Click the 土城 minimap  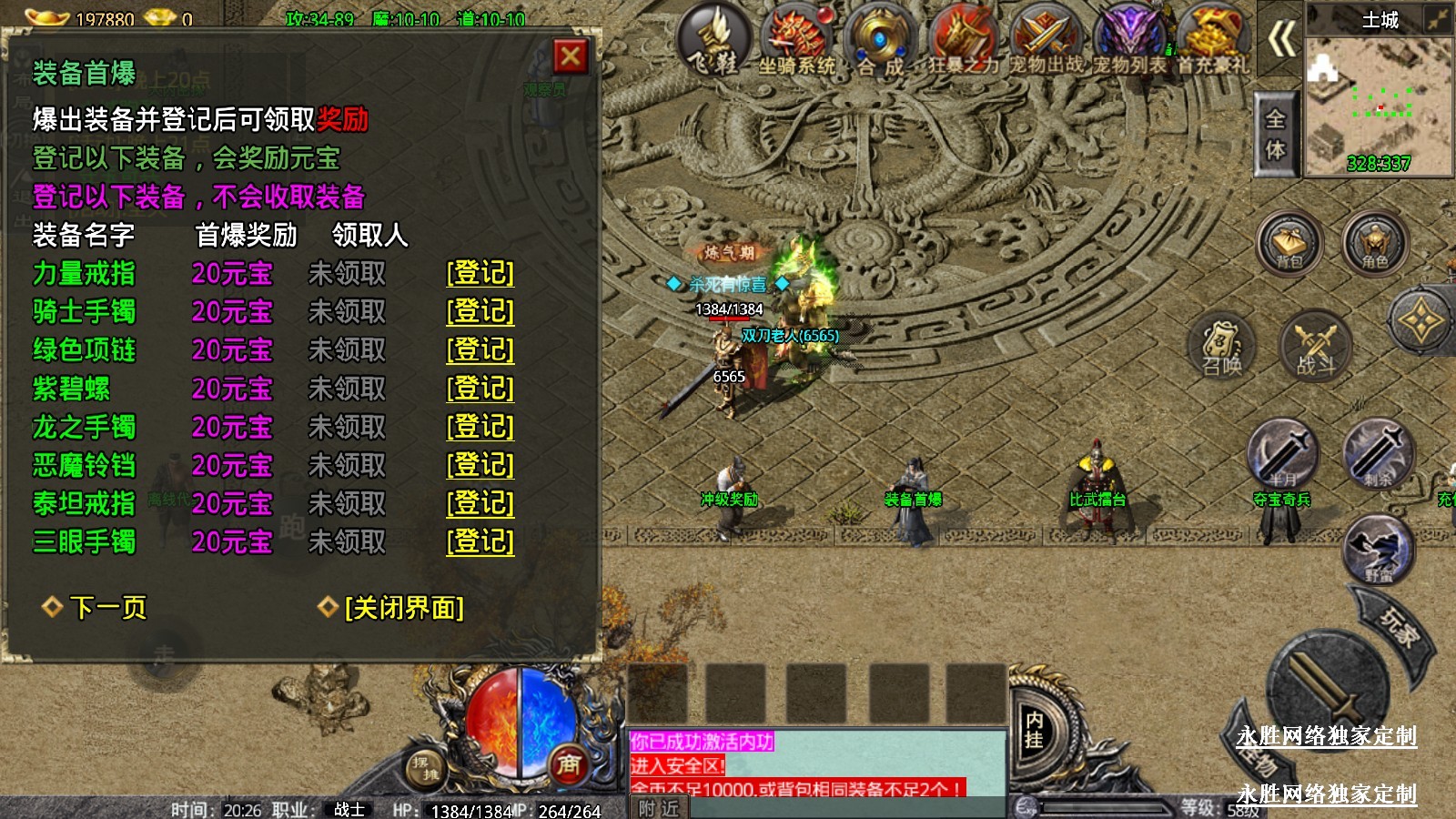(1378, 100)
